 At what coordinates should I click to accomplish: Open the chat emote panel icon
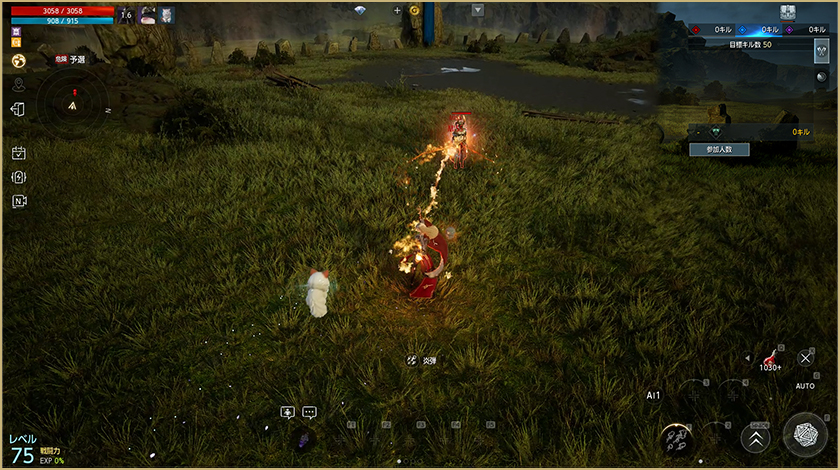pyautogui.click(x=288, y=412)
